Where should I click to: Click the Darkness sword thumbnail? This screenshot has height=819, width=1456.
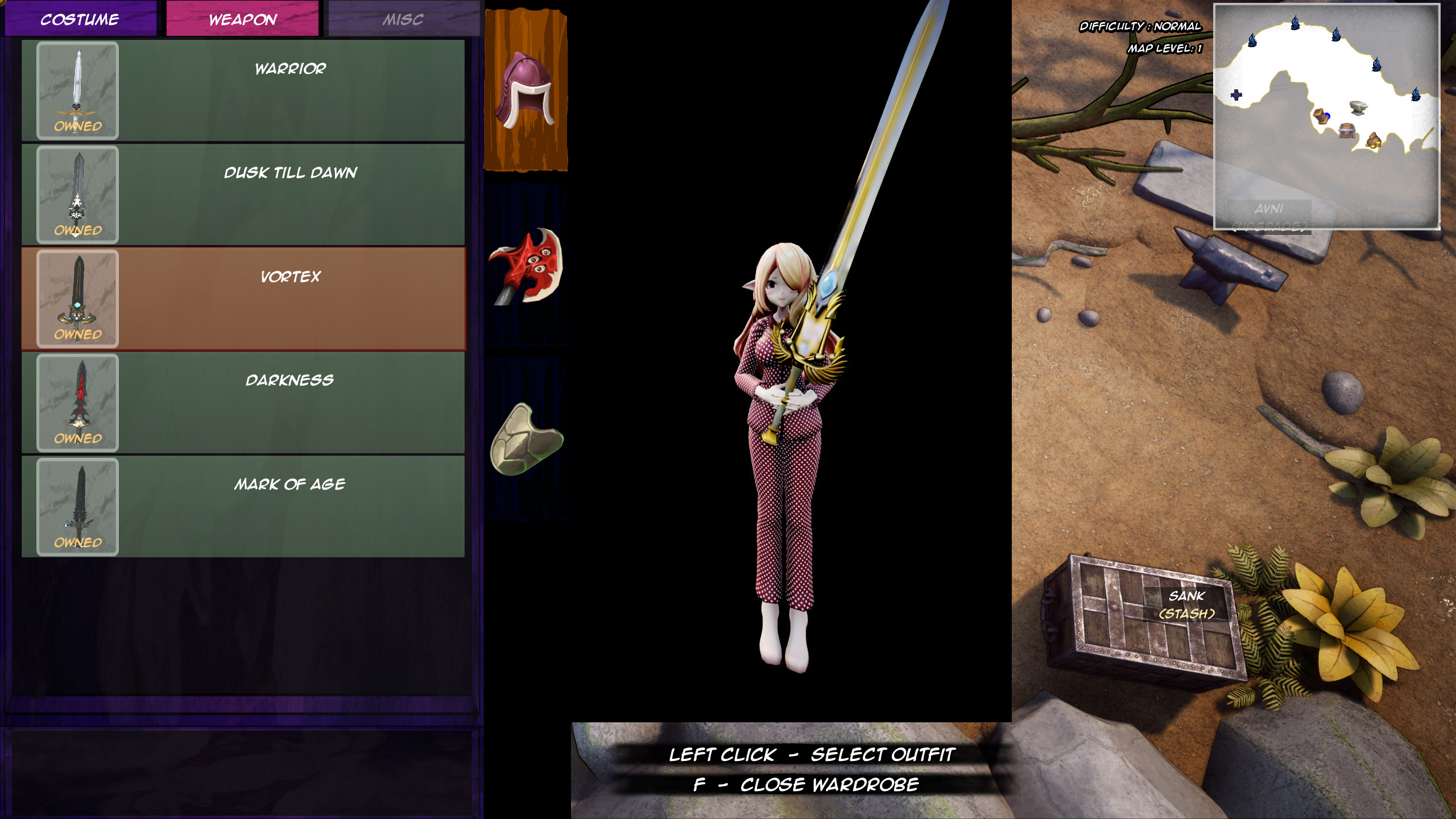(x=77, y=402)
